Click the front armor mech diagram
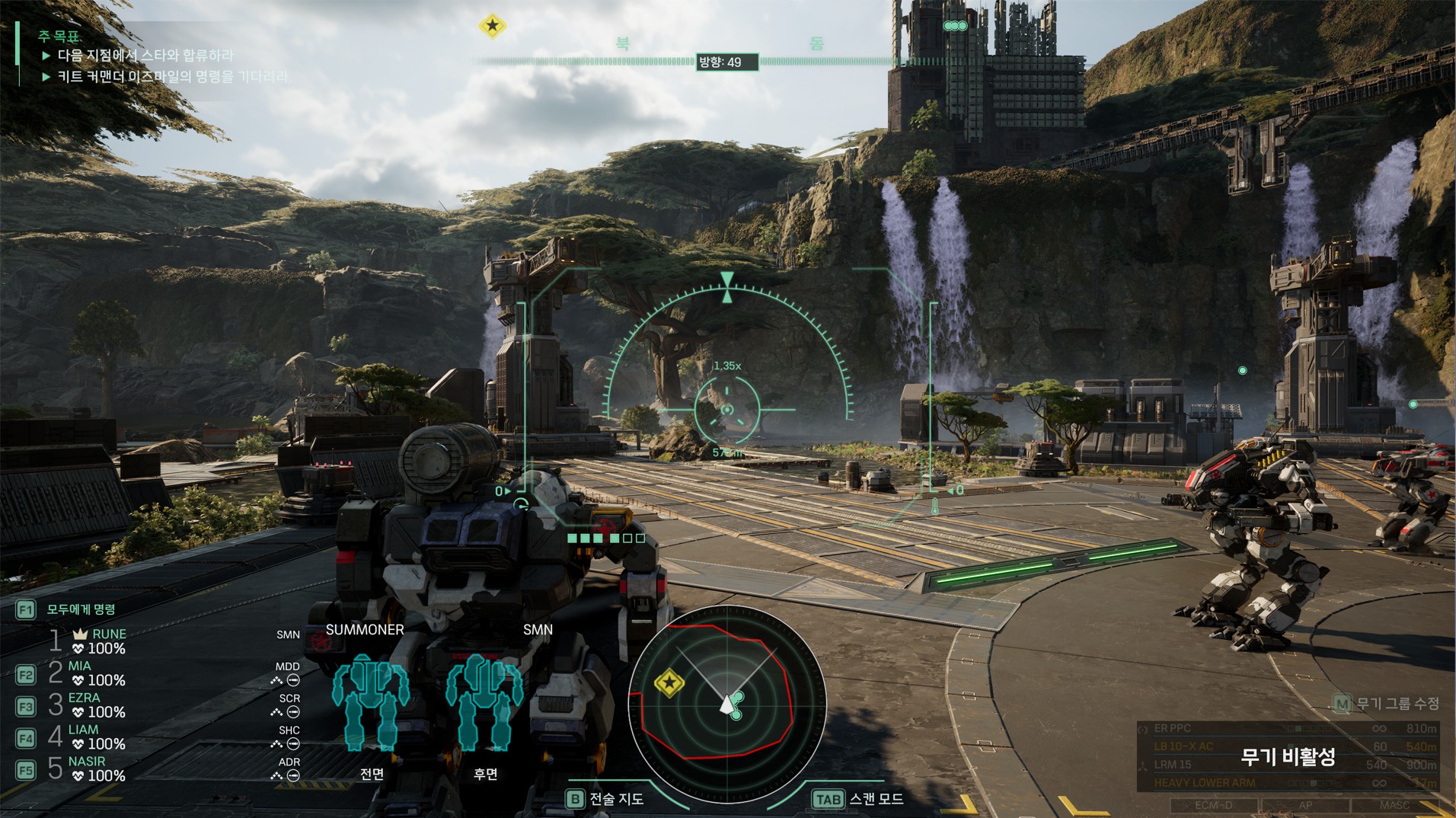Screen dimensions: 1456x818 [371, 702]
